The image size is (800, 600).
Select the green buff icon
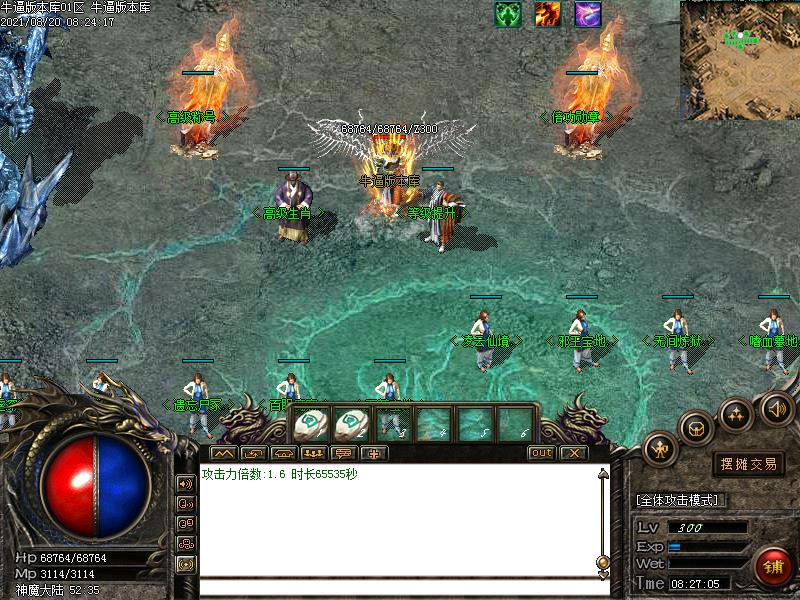click(x=509, y=14)
